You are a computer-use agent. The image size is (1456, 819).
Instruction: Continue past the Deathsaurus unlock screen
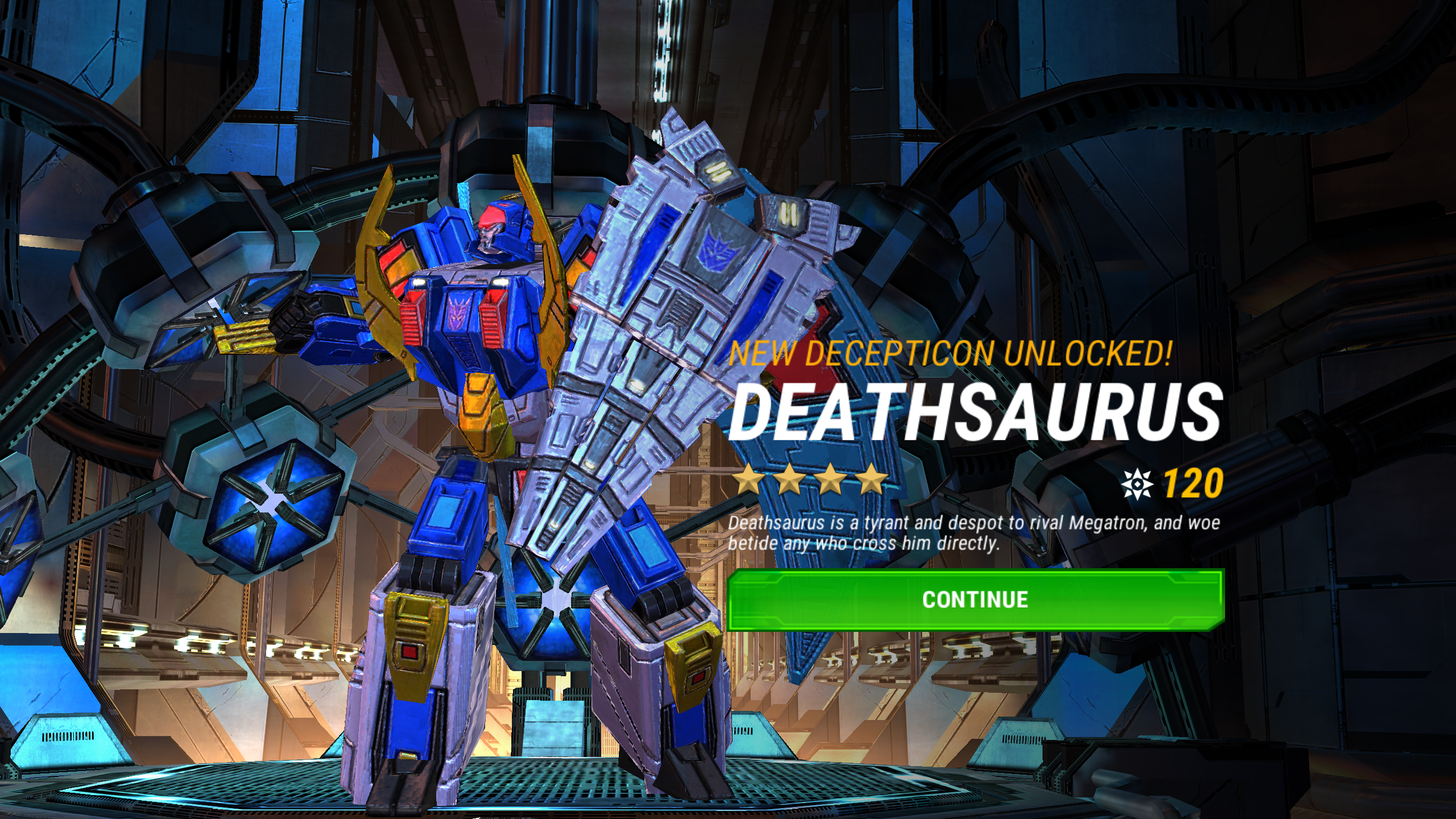point(975,599)
